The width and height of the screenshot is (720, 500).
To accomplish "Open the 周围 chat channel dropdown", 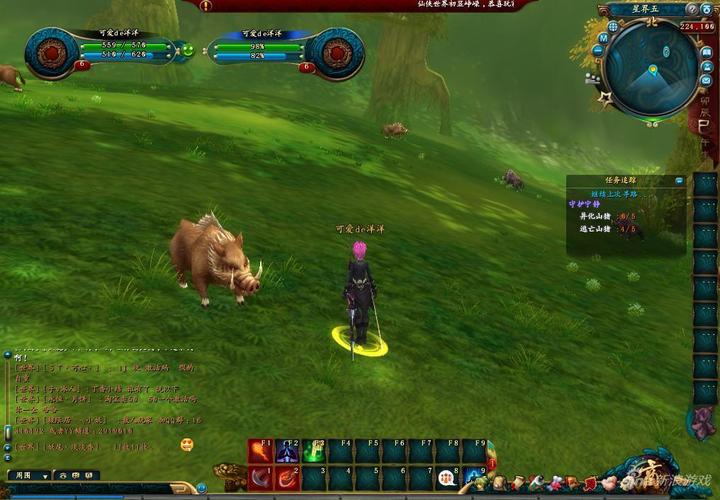I will click(x=27, y=475).
